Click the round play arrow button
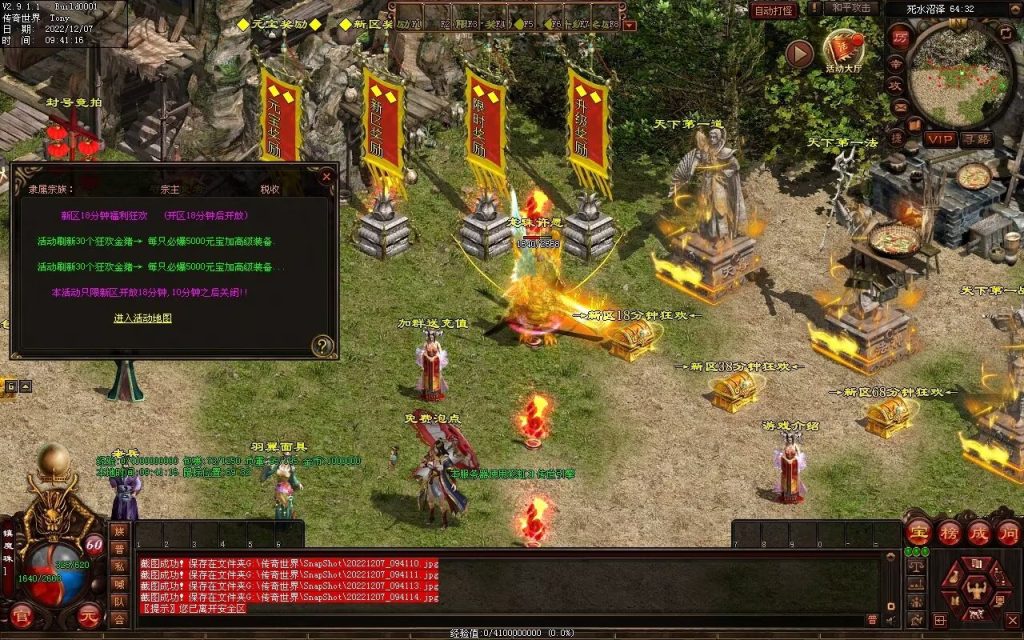Viewport: 1024px width, 640px height. click(x=799, y=53)
